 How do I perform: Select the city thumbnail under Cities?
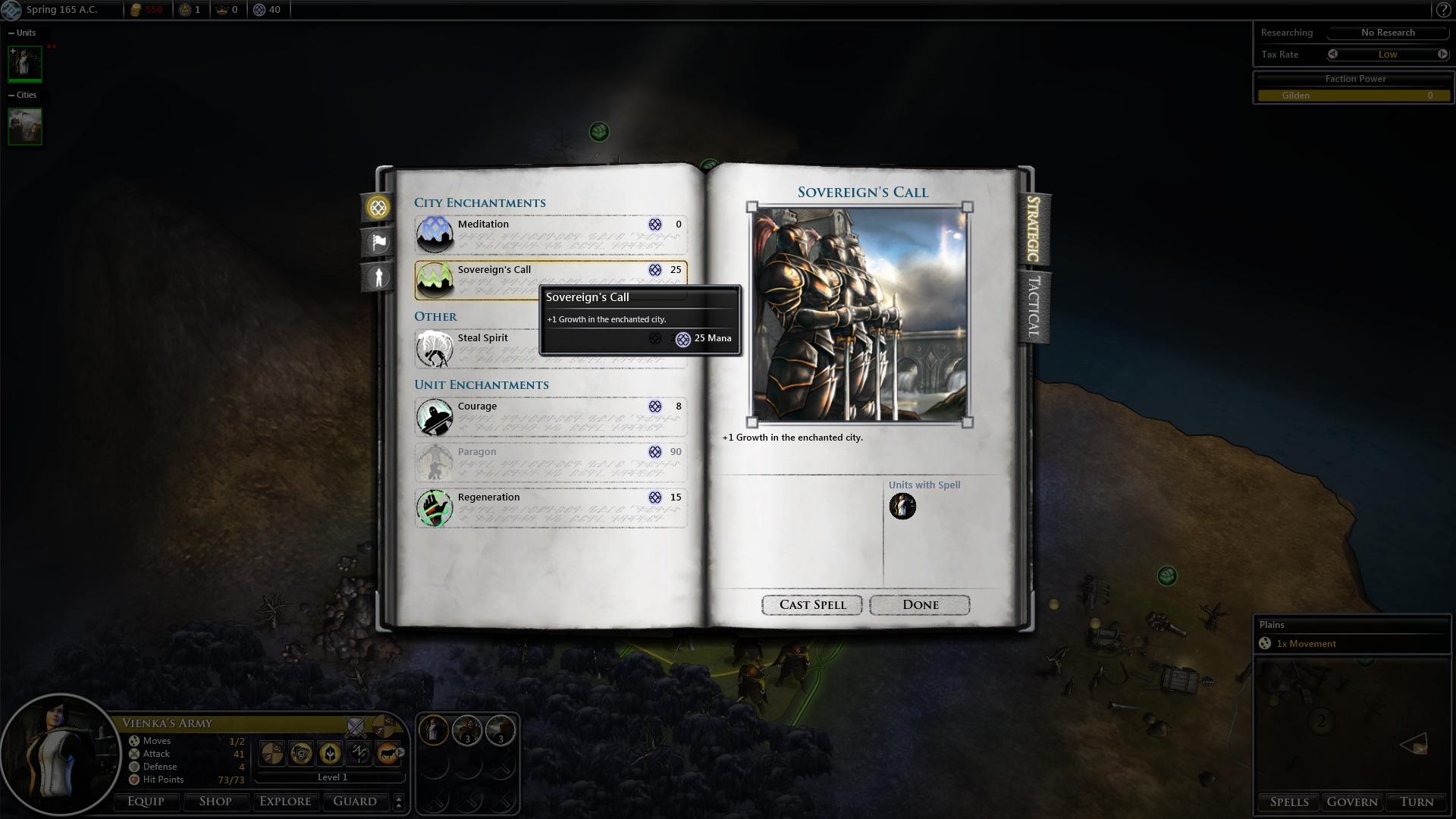(25, 126)
